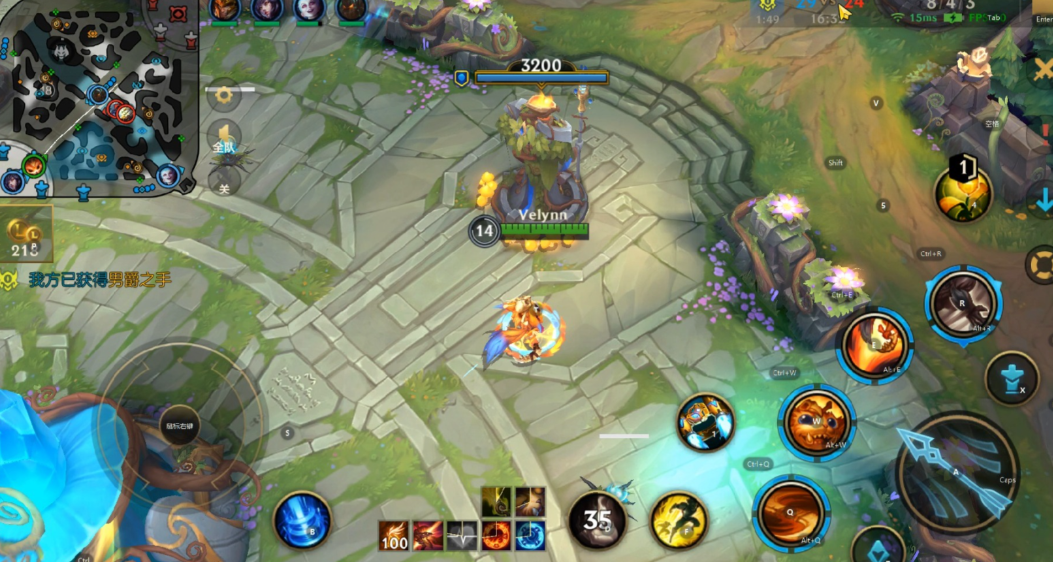
Task: Tap the summoner spell on 35 cooldown
Action: coord(598,520)
